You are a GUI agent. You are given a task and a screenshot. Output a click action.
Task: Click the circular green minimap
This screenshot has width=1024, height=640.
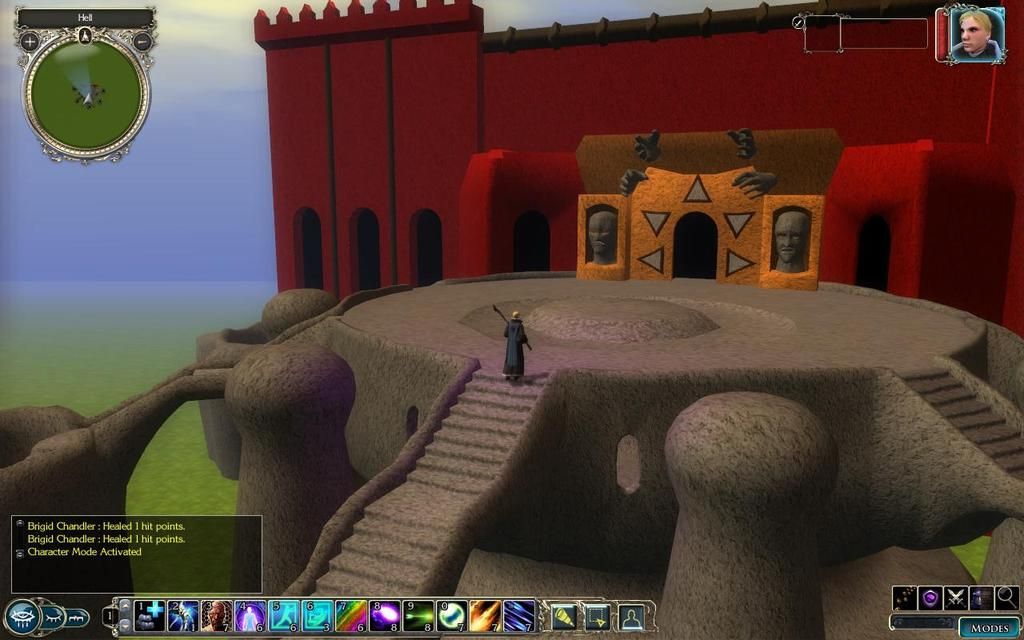click(x=86, y=95)
